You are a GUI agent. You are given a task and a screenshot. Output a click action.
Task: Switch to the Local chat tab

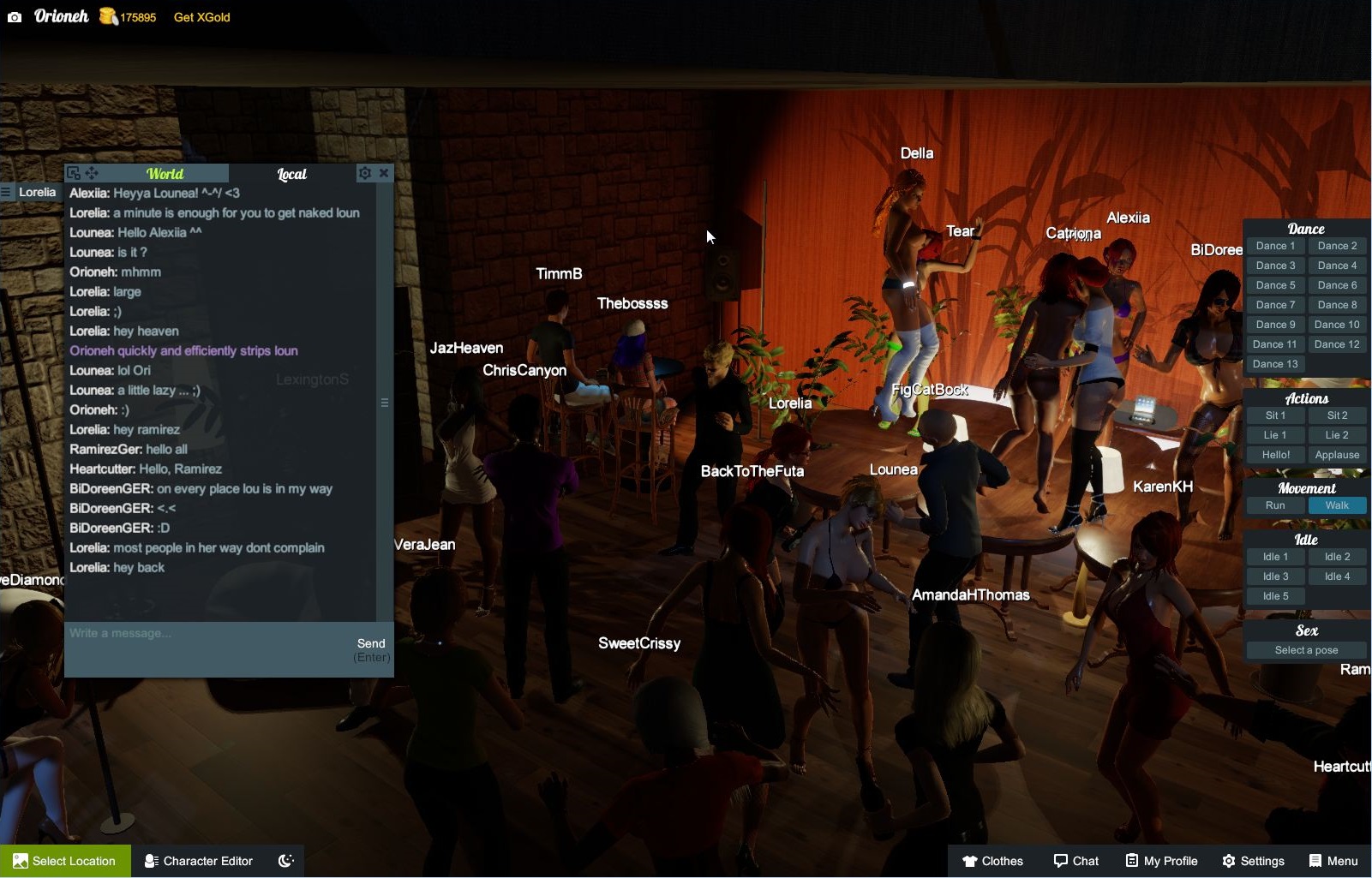[291, 173]
